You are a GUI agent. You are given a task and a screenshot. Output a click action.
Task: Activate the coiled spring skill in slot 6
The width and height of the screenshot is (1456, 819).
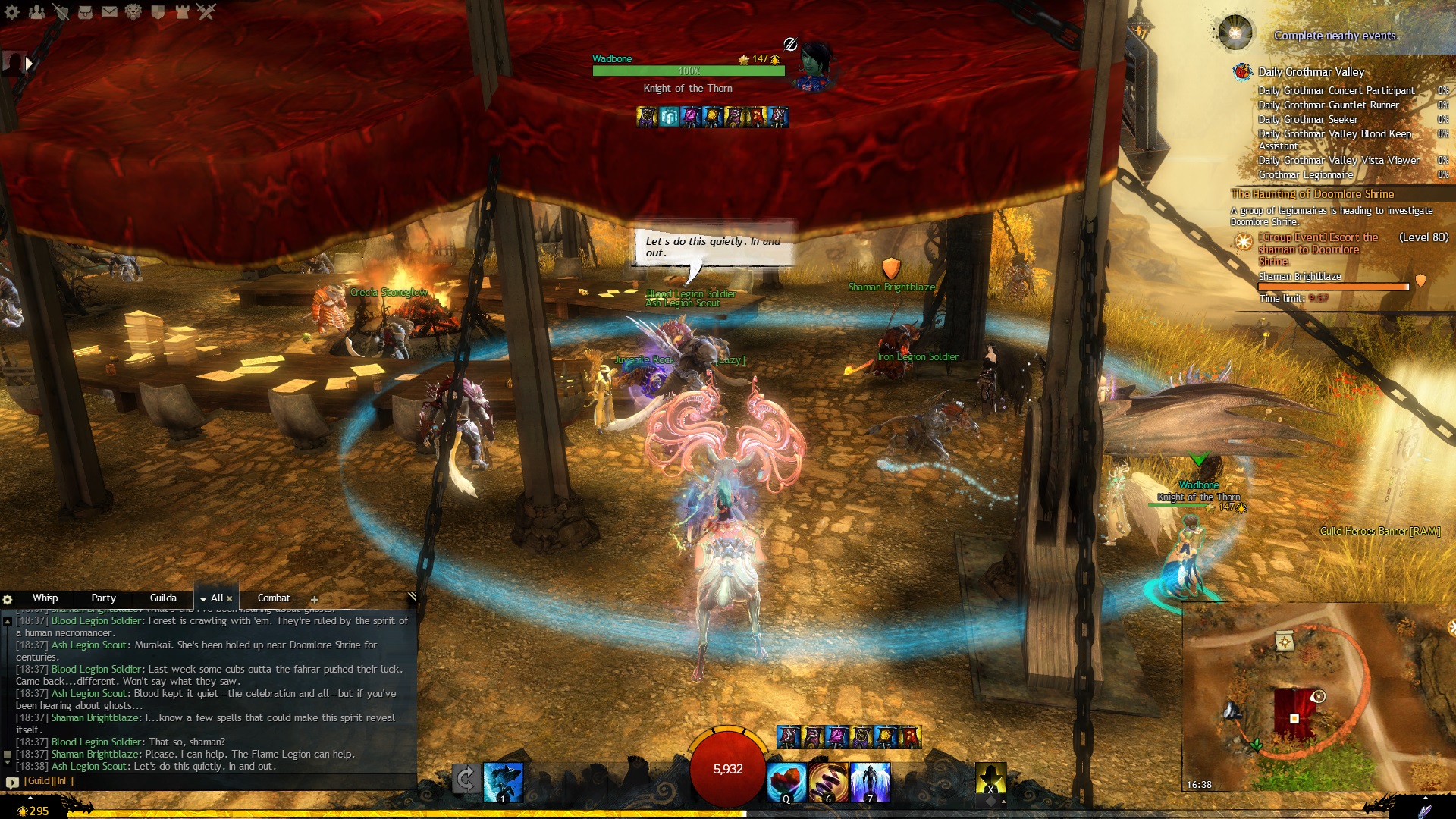click(x=828, y=782)
